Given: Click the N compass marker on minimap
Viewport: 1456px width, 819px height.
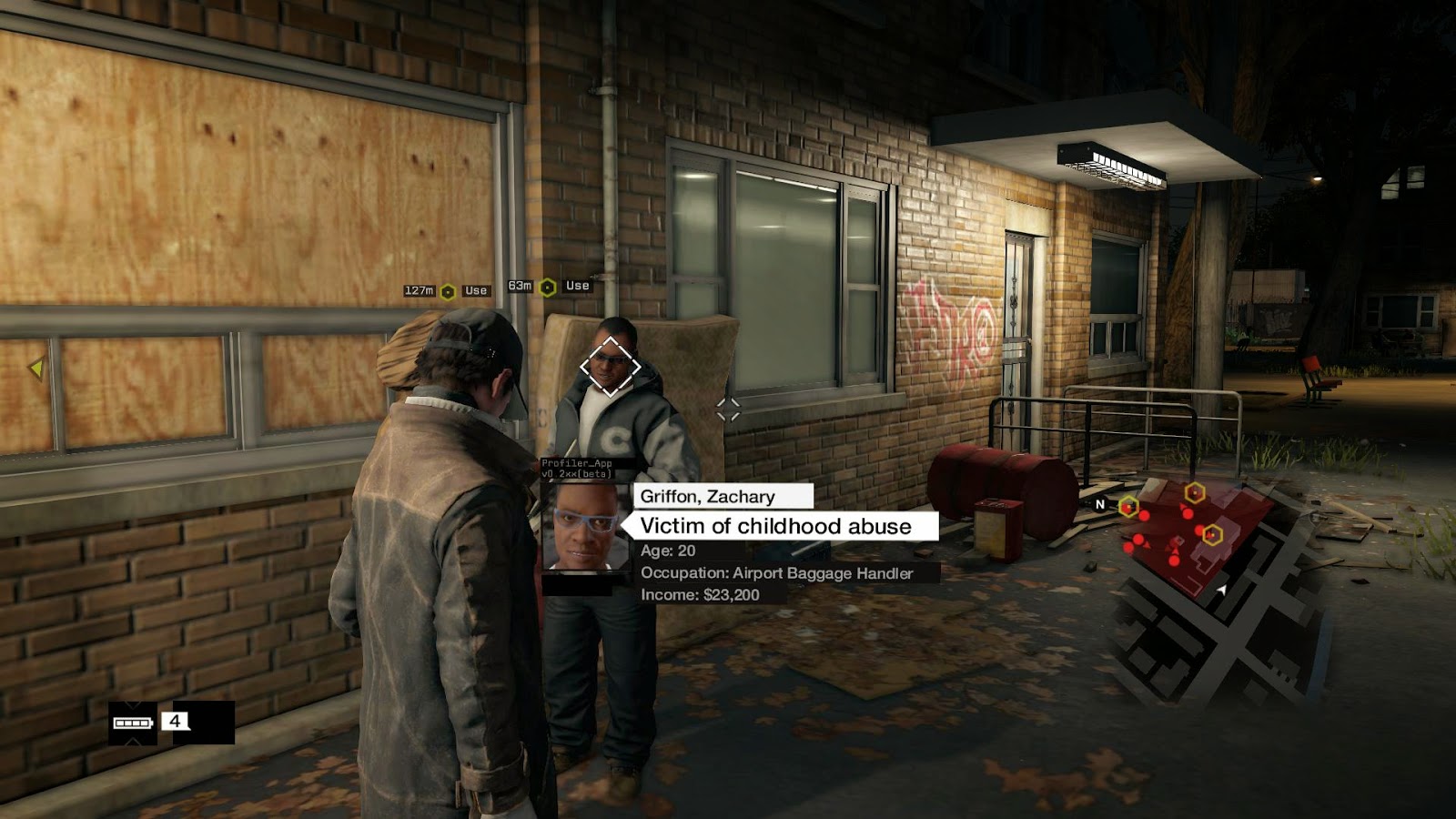Looking at the screenshot, I should 1099,504.
